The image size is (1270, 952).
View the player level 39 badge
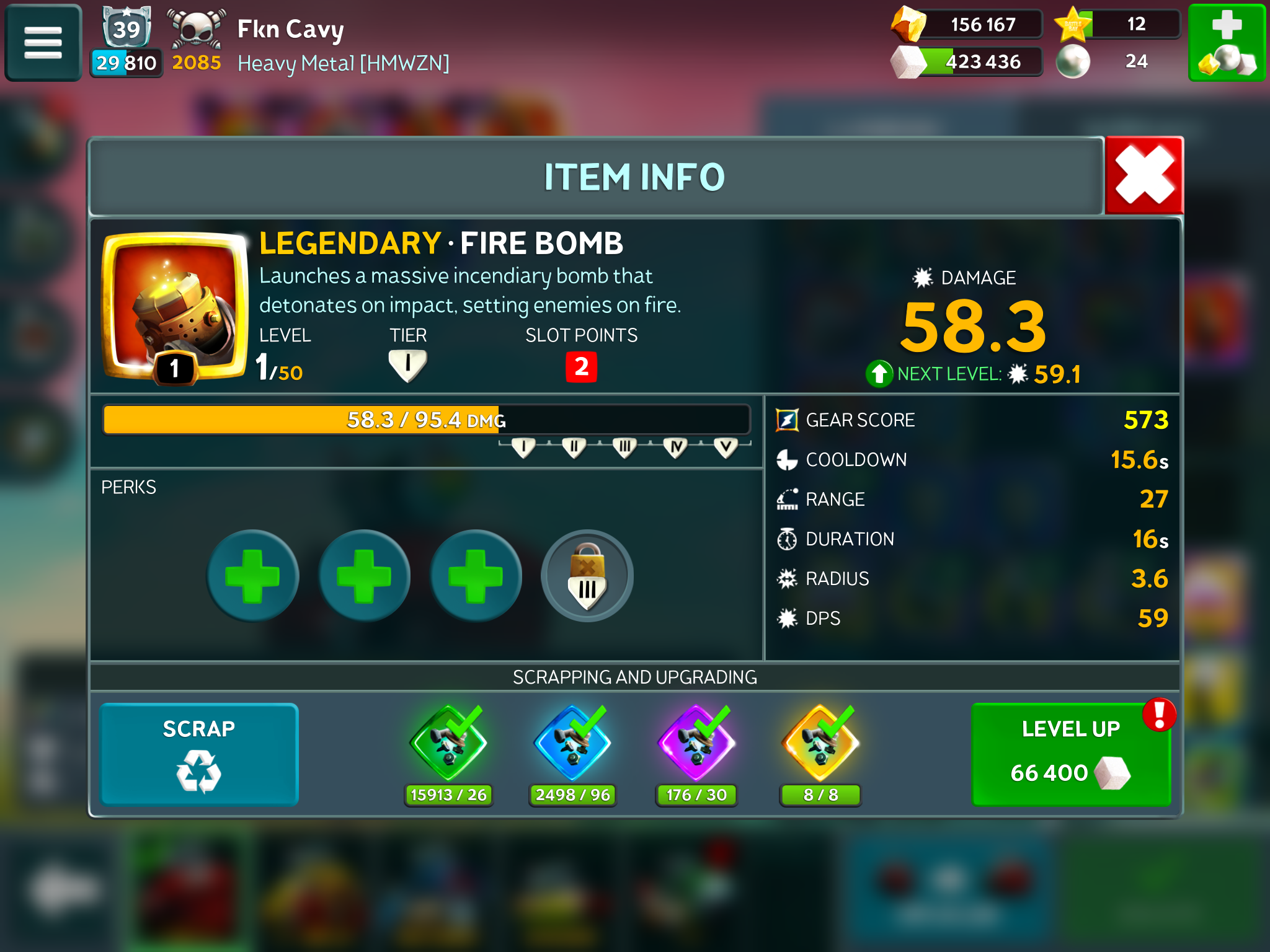[x=127, y=28]
